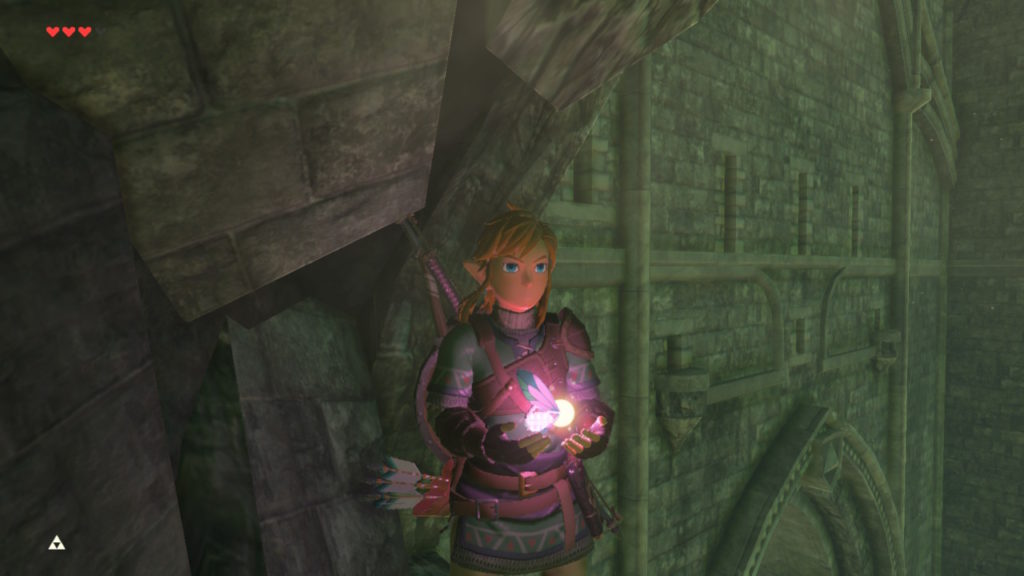Click the small Triforce HUD icon
Viewport: 1024px width, 576px height.
coord(56,543)
